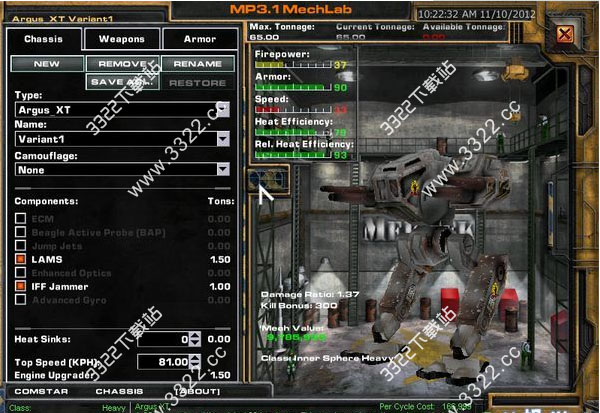The width and height of the screenshot is (600, 413).
Task: Open the mech Type dropdown
Action: coord(223,109)
